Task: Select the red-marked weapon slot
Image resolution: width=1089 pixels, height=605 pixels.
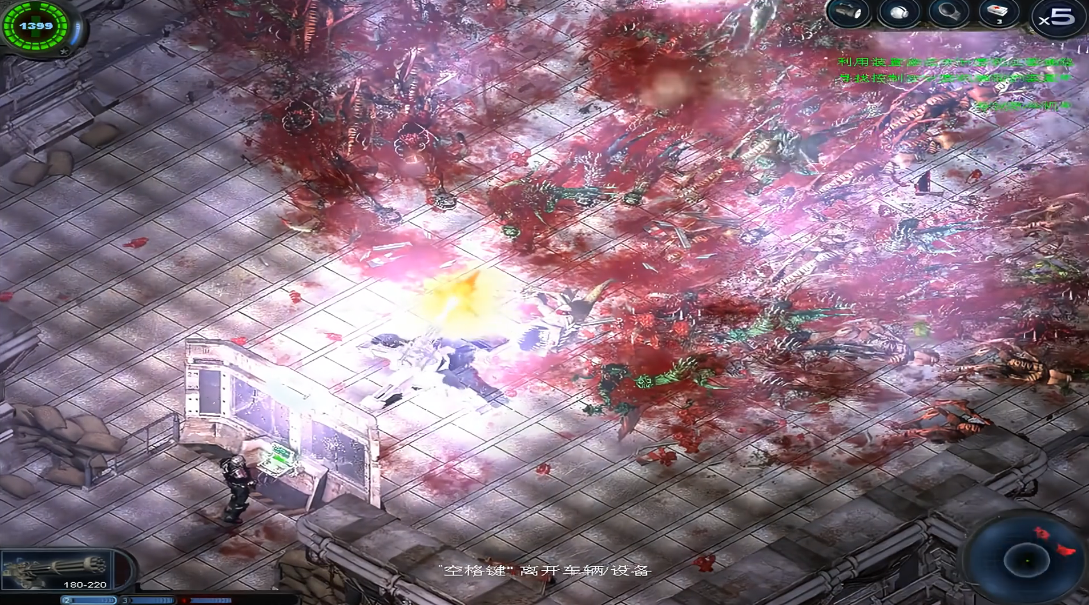Action: (x=212, y=600)
